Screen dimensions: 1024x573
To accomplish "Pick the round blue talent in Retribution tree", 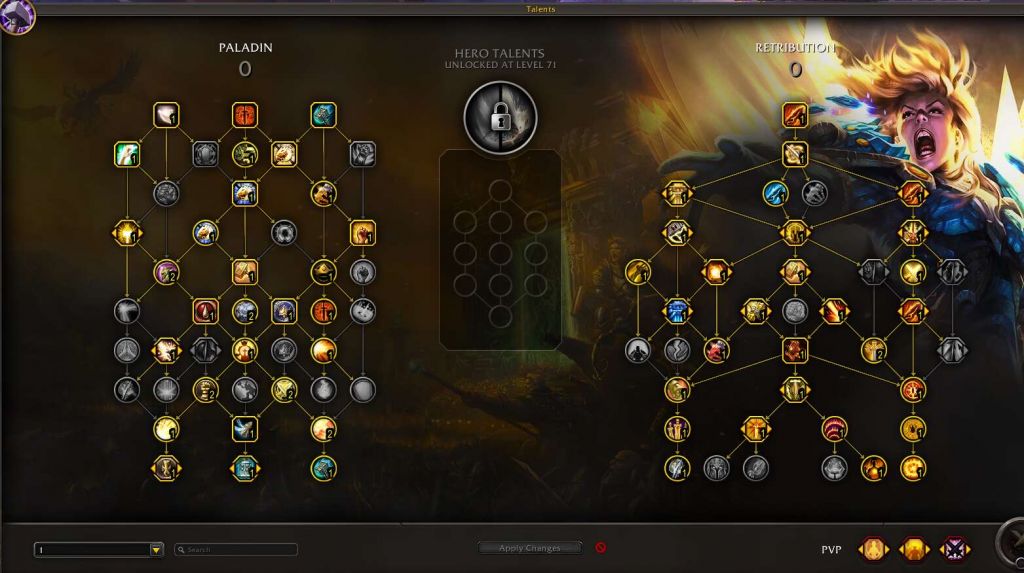I will (775, 193).
